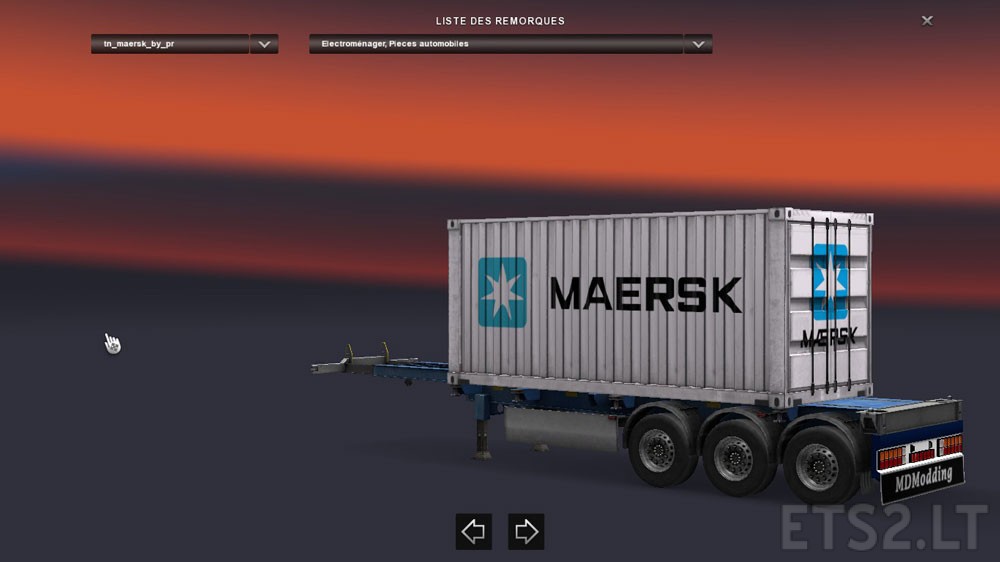Screen dimensions: 1000x562
Task: Open the Electroménager cargo dropdown
Action: 698,44
